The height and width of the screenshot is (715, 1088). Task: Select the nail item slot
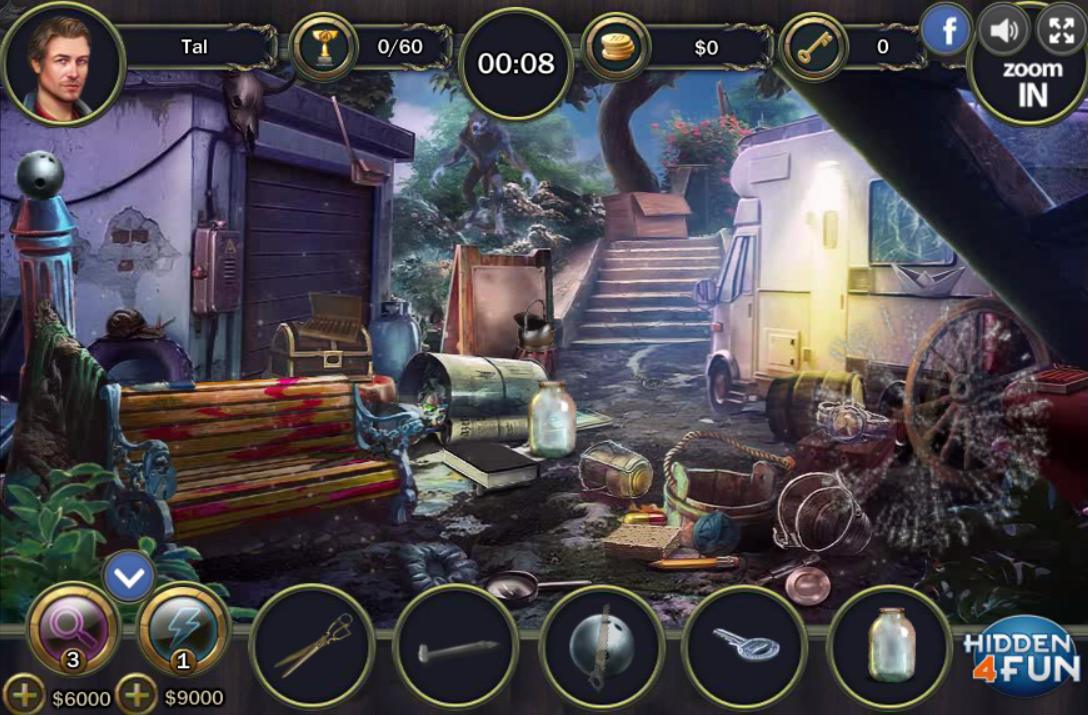[x=456, y=646]
